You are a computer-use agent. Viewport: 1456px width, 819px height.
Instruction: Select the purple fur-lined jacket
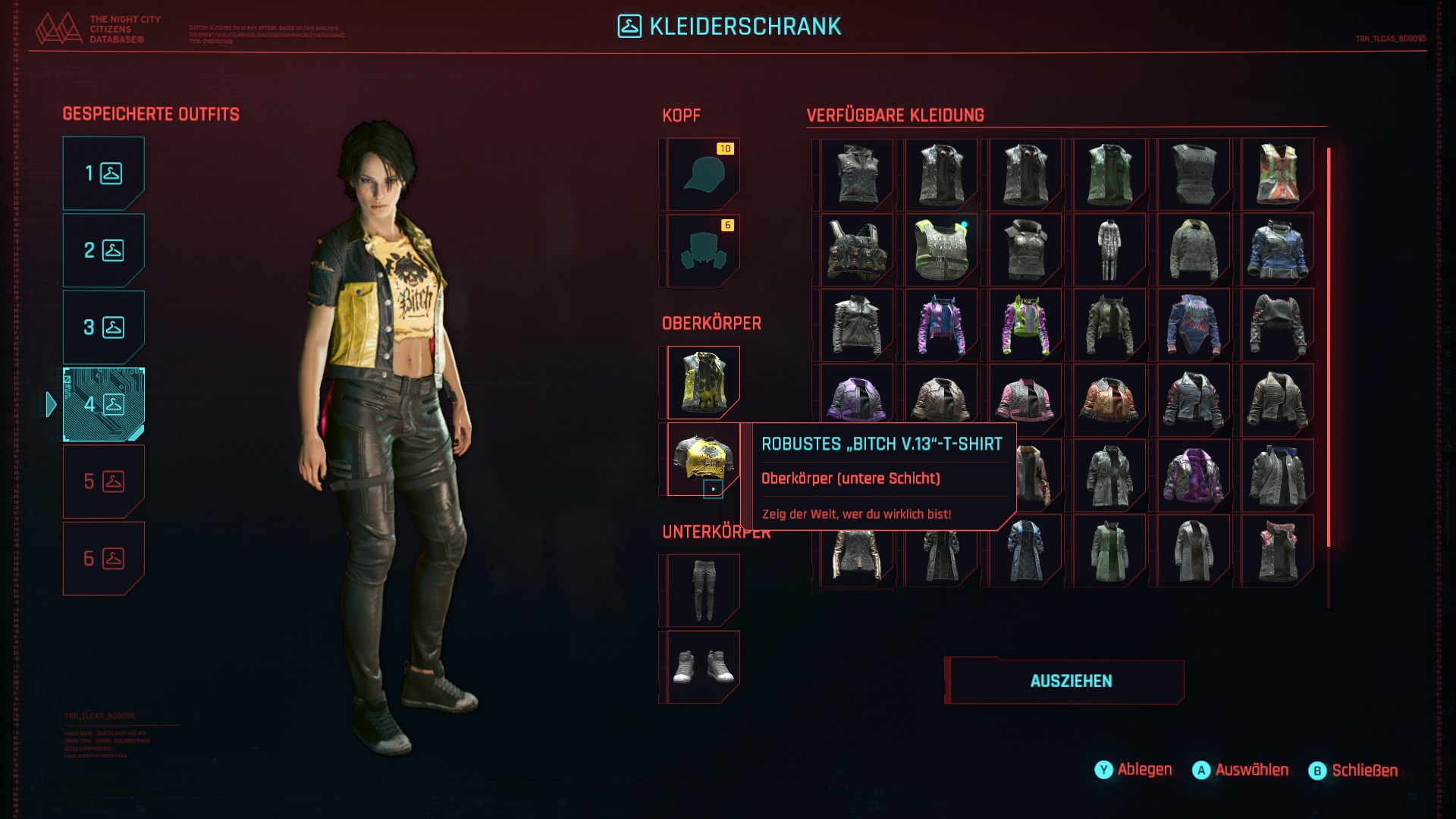pos(1193,476)
